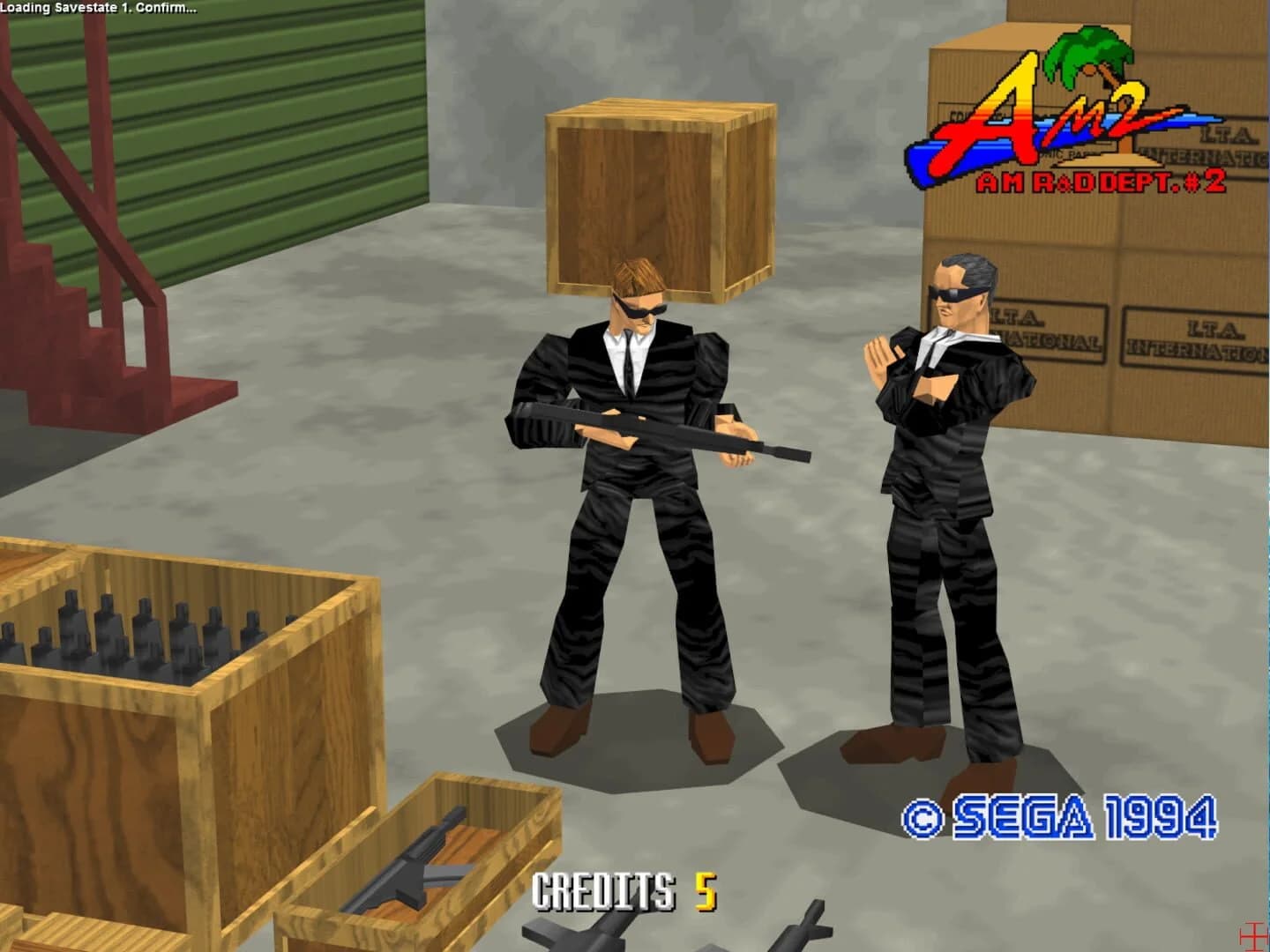Toggle the Loading Savestate 1 confirmation message
1270x952 pixels.
coord(97,7)
